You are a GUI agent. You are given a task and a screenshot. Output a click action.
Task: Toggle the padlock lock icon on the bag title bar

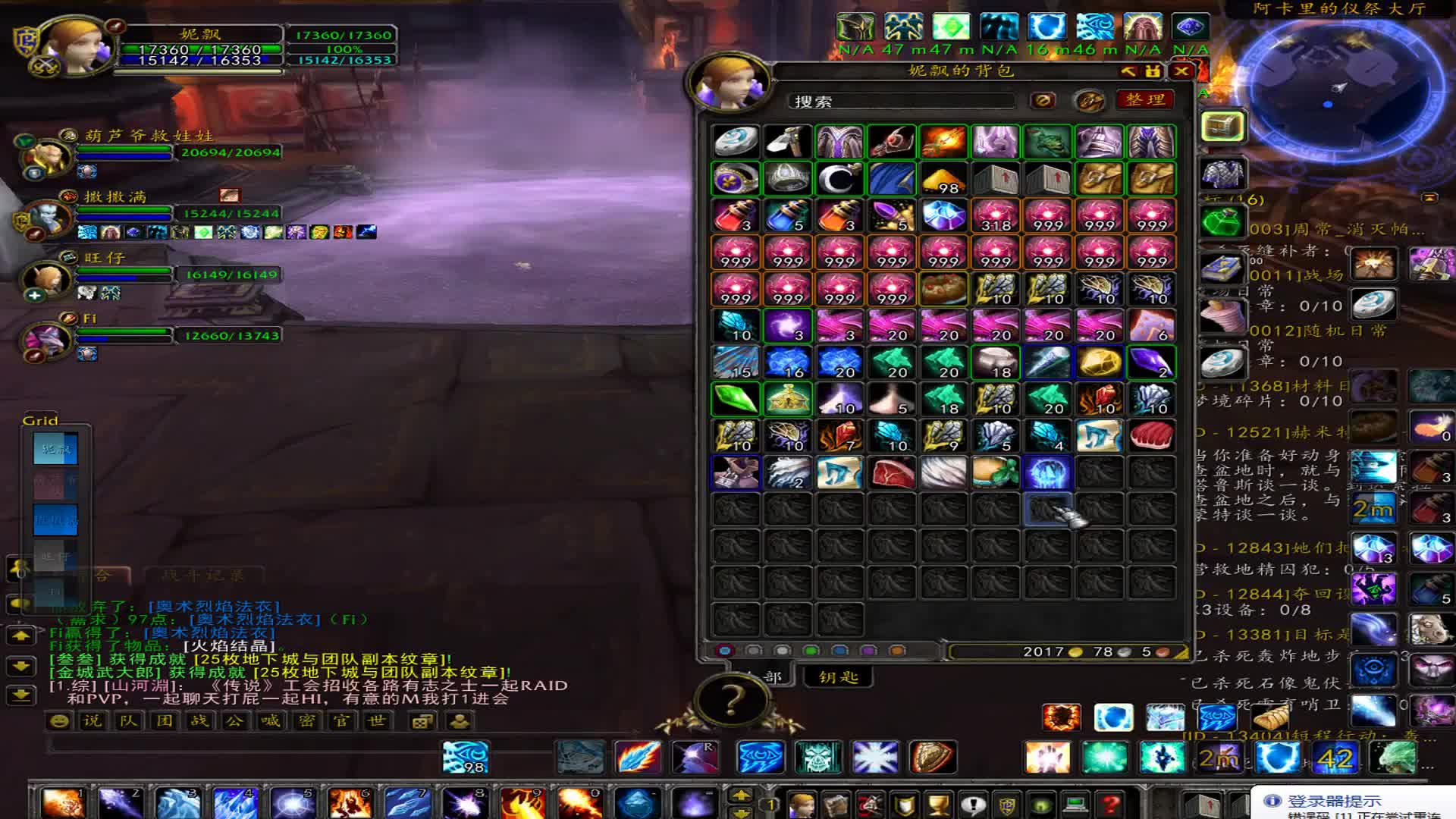click(1153, 71)
